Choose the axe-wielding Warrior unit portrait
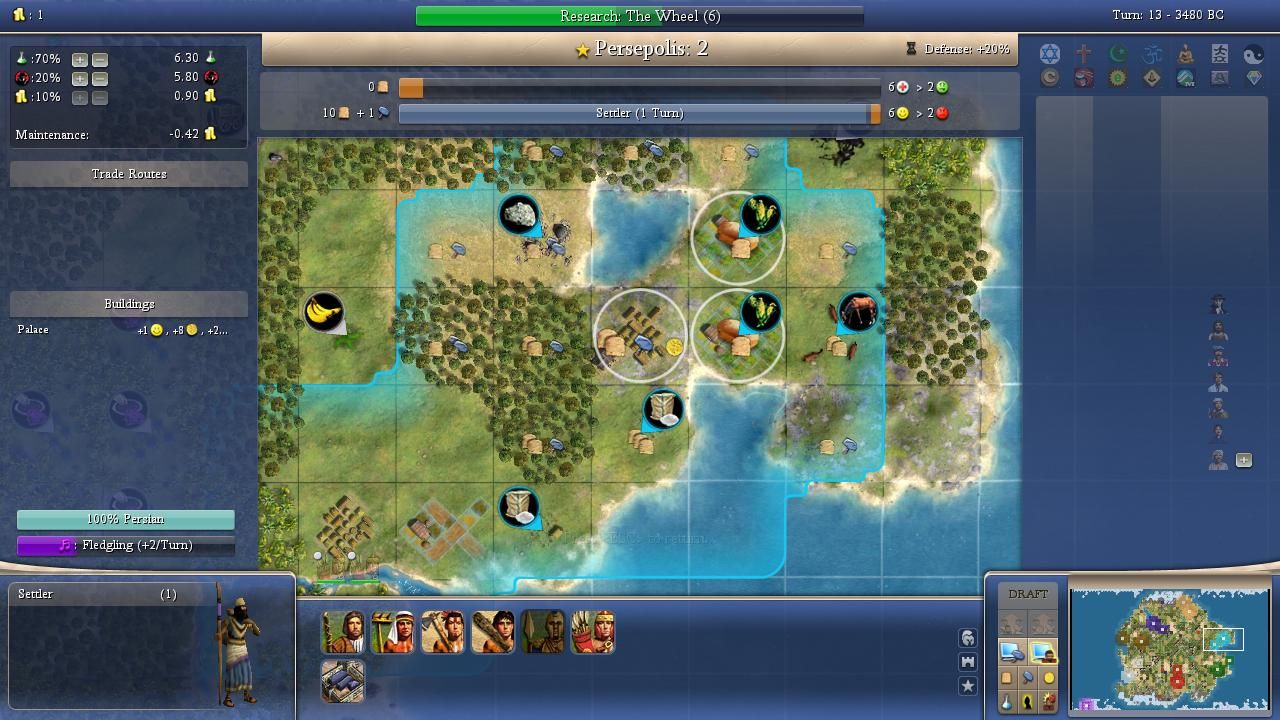This screenshot has width=1280, height=720. coord(443,632)
